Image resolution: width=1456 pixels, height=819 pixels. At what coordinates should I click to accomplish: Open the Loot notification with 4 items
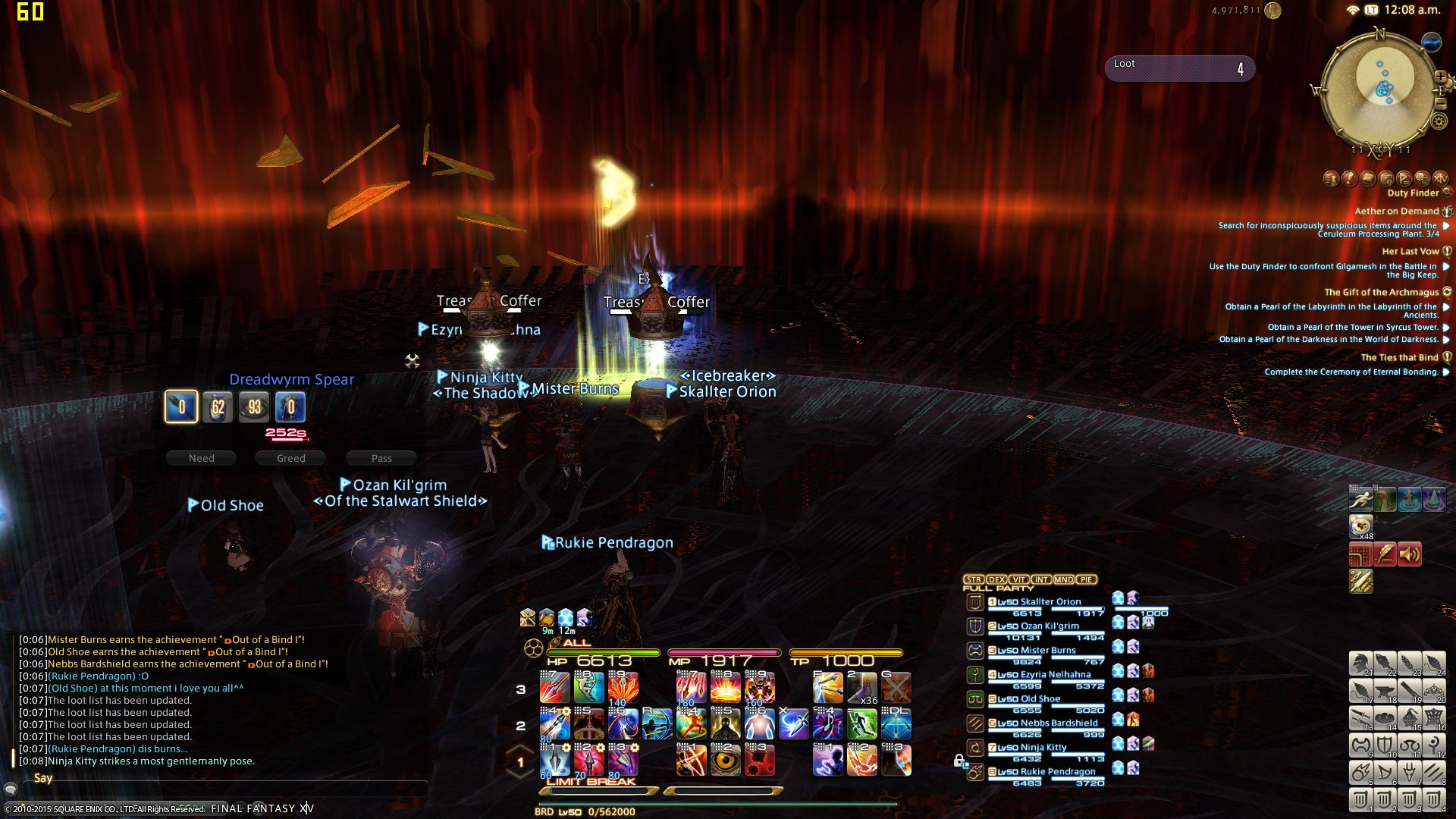1179,68
